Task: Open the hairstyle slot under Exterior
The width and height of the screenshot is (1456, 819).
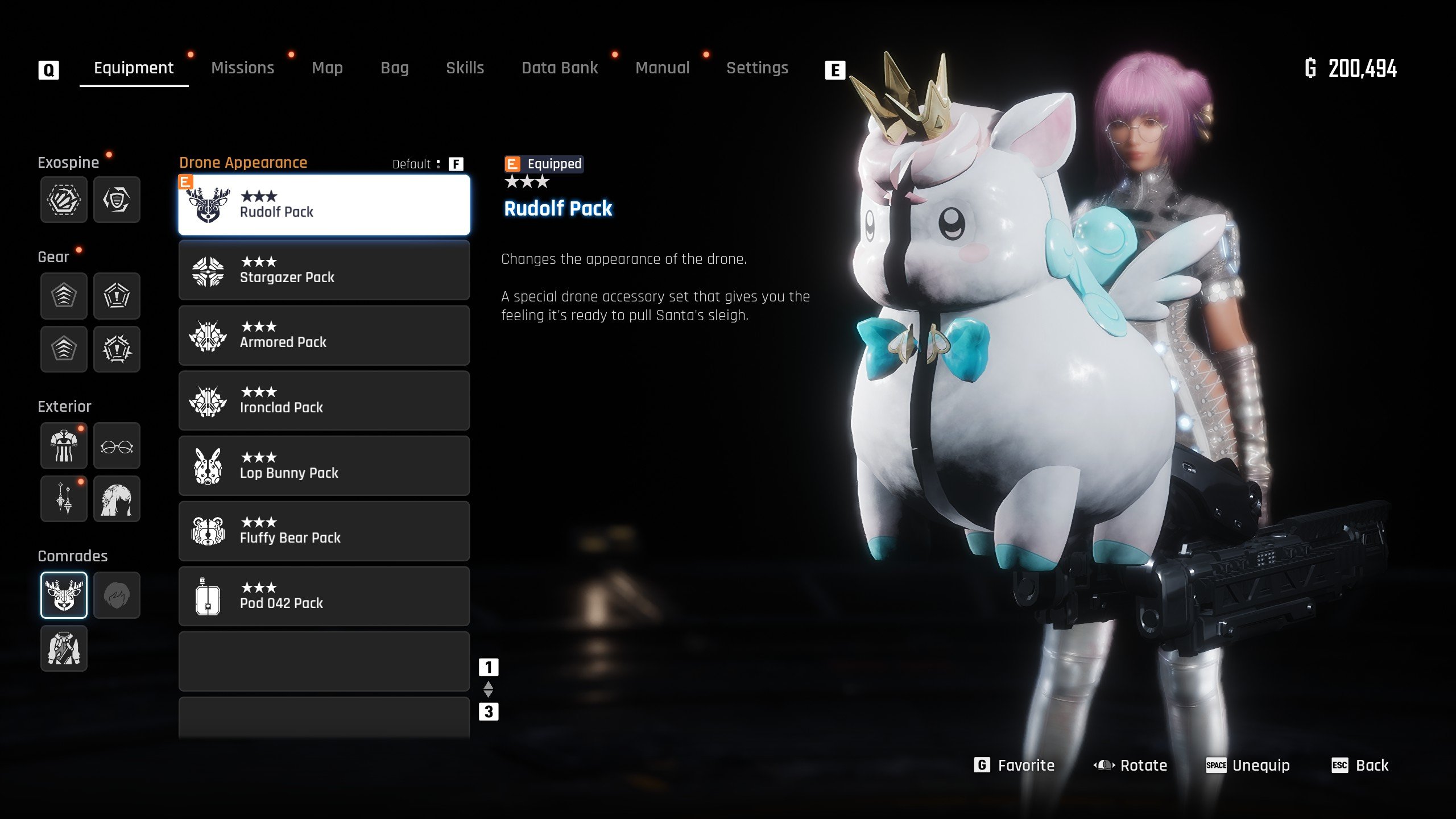Action: pyautogui.click(x=117, y=499)
